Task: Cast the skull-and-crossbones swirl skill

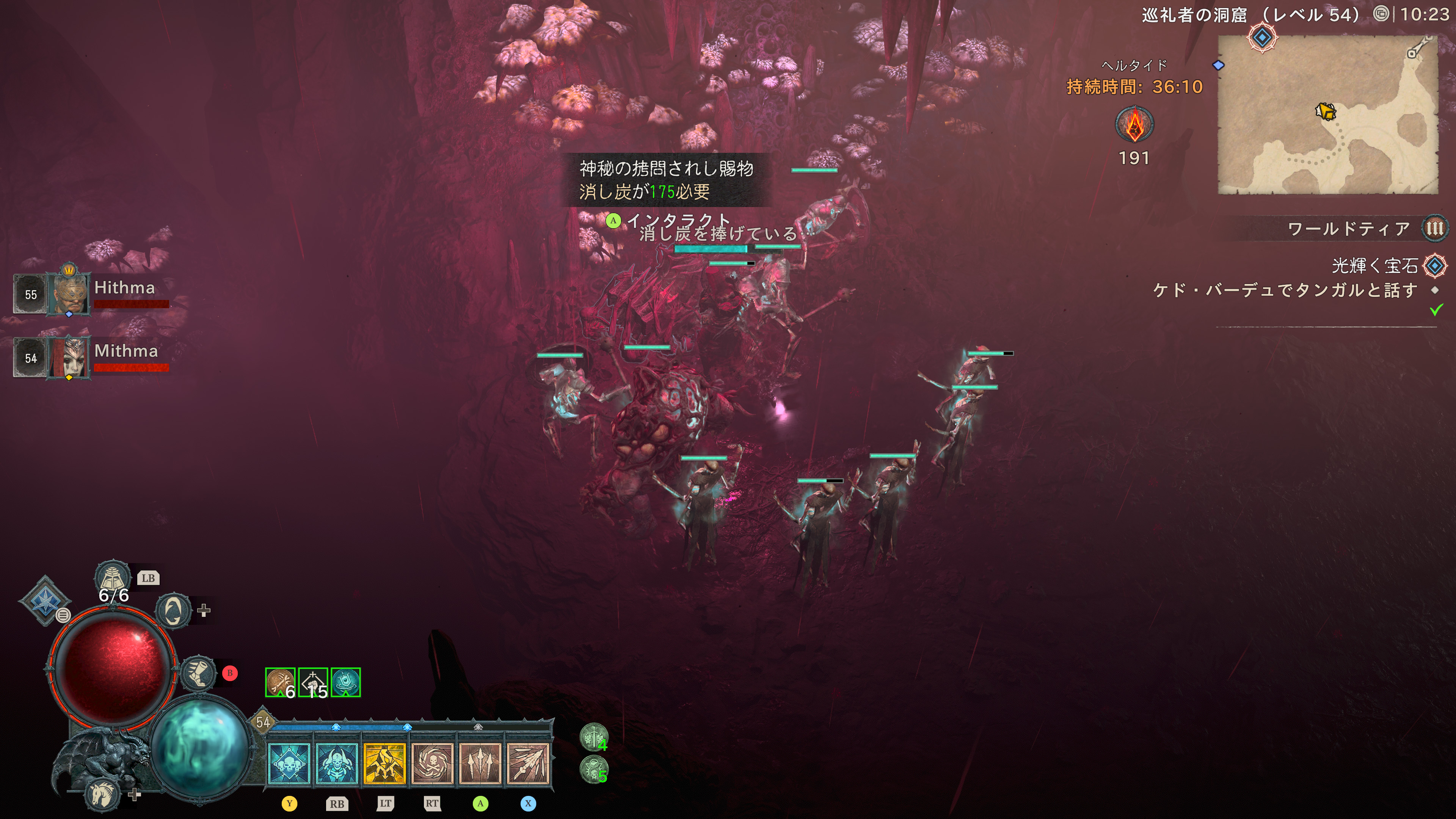Action: pos(432,764)
